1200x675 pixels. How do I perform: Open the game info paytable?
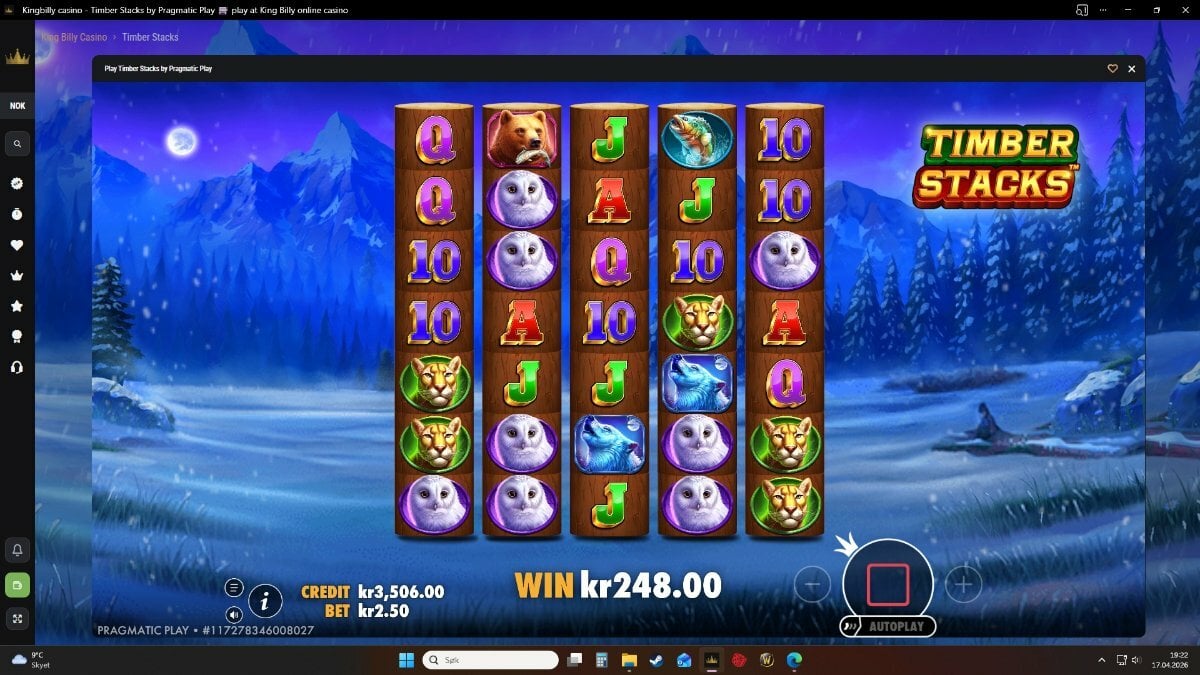point(265,600)
